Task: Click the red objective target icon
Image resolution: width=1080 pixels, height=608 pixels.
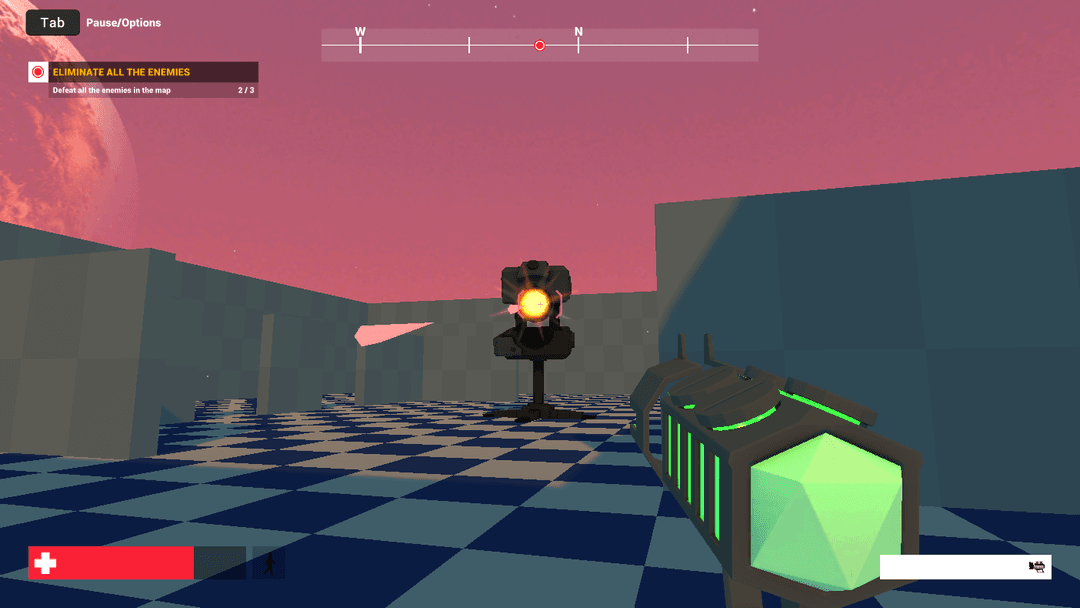Action: click(x=38, y=72)
